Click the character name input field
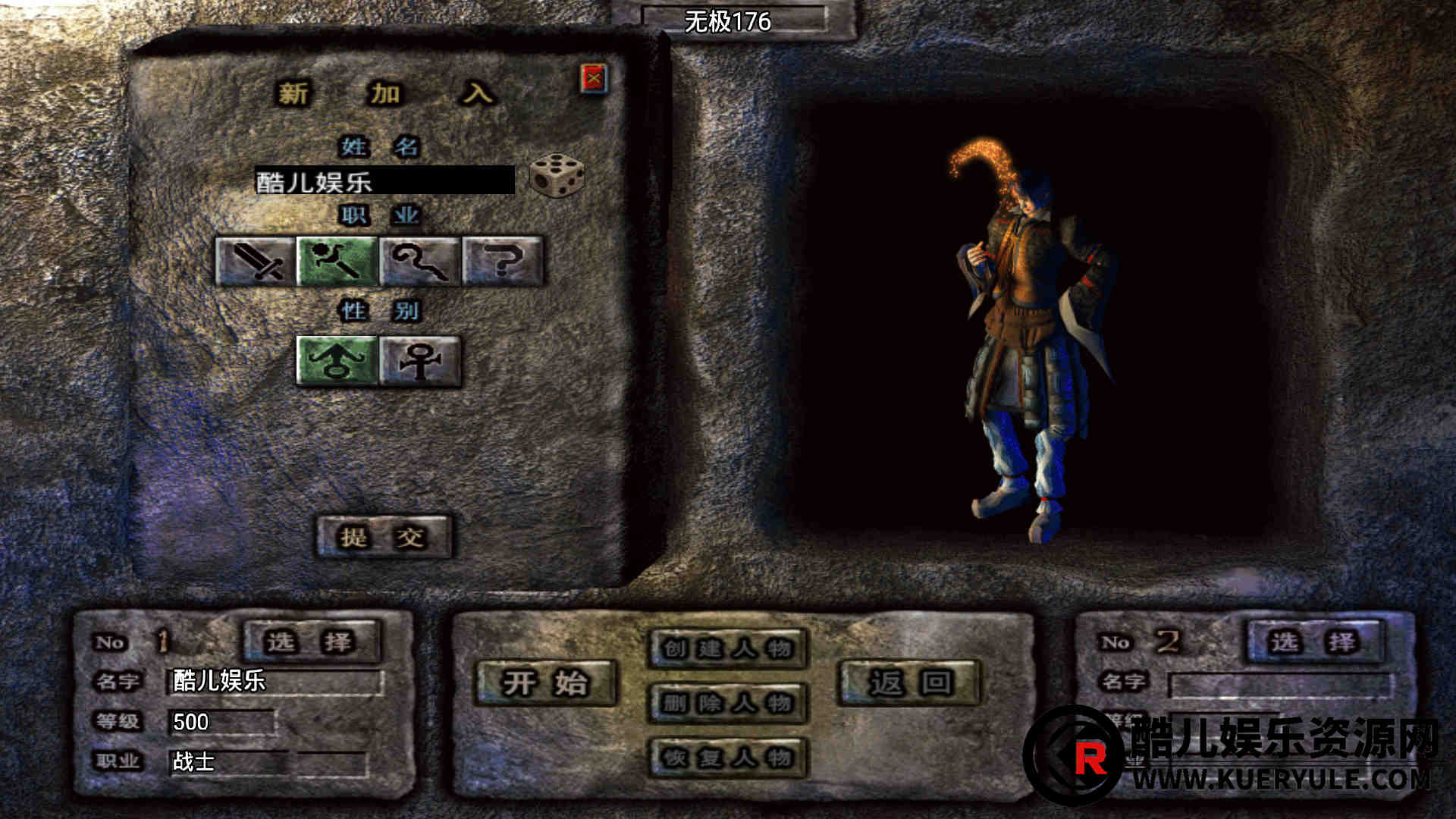1456x819 pixels. [384, 180]
